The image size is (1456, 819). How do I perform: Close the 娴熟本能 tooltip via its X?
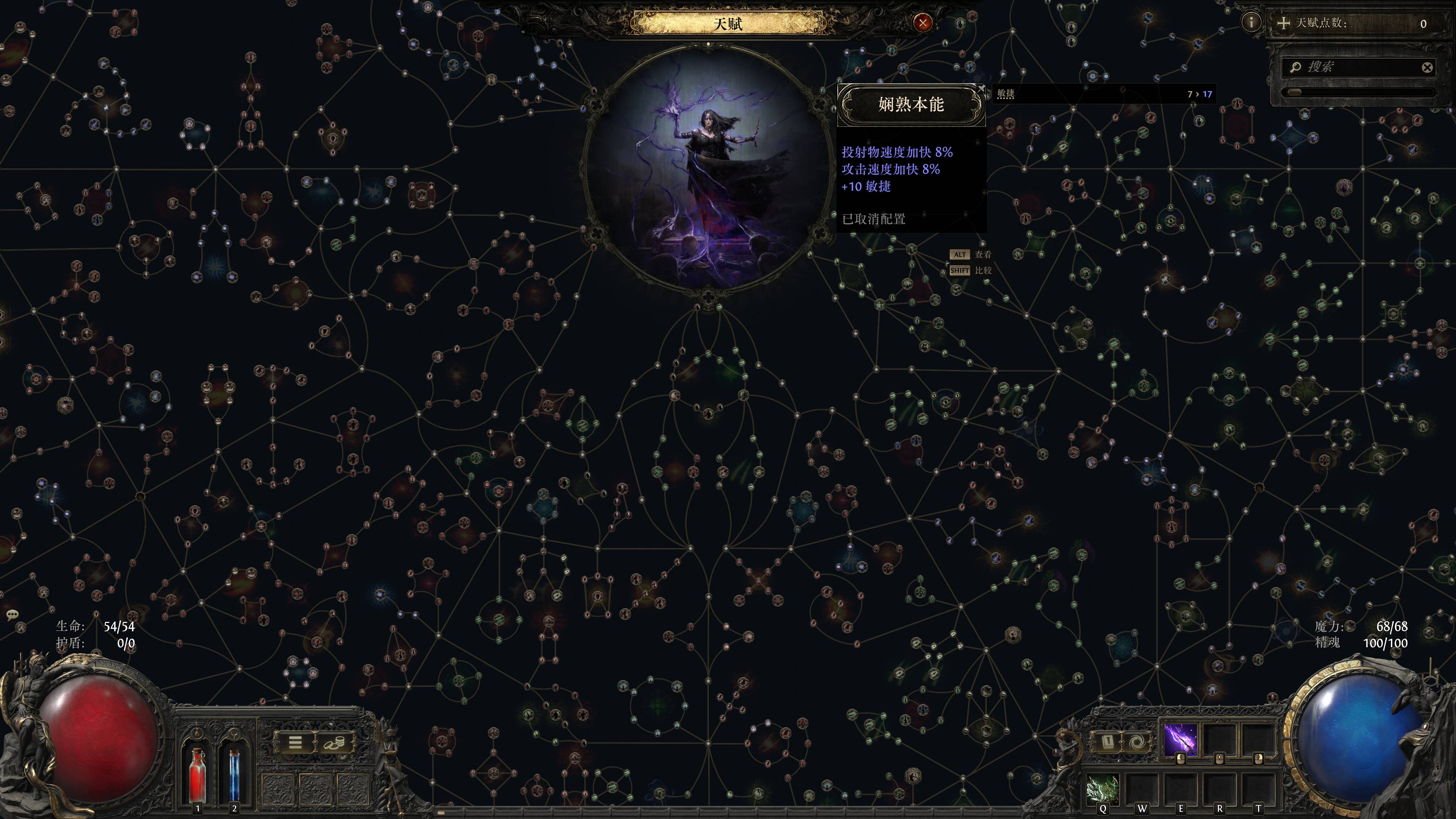click(x=982, y=89)
